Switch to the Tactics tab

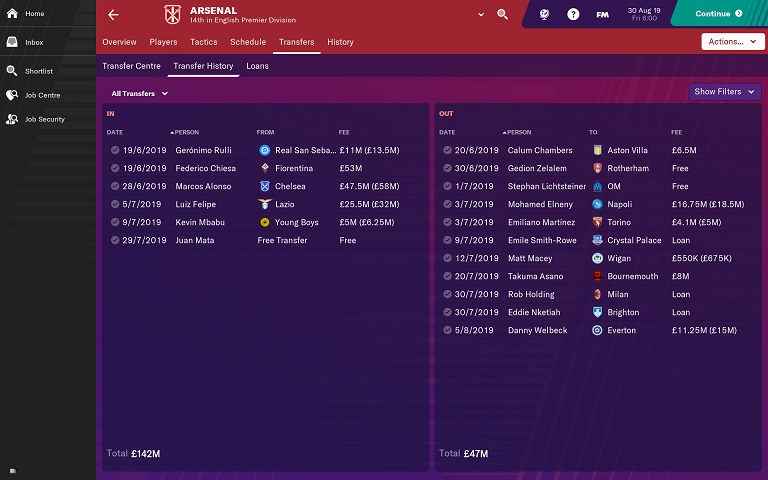click(x=203, y=42)
